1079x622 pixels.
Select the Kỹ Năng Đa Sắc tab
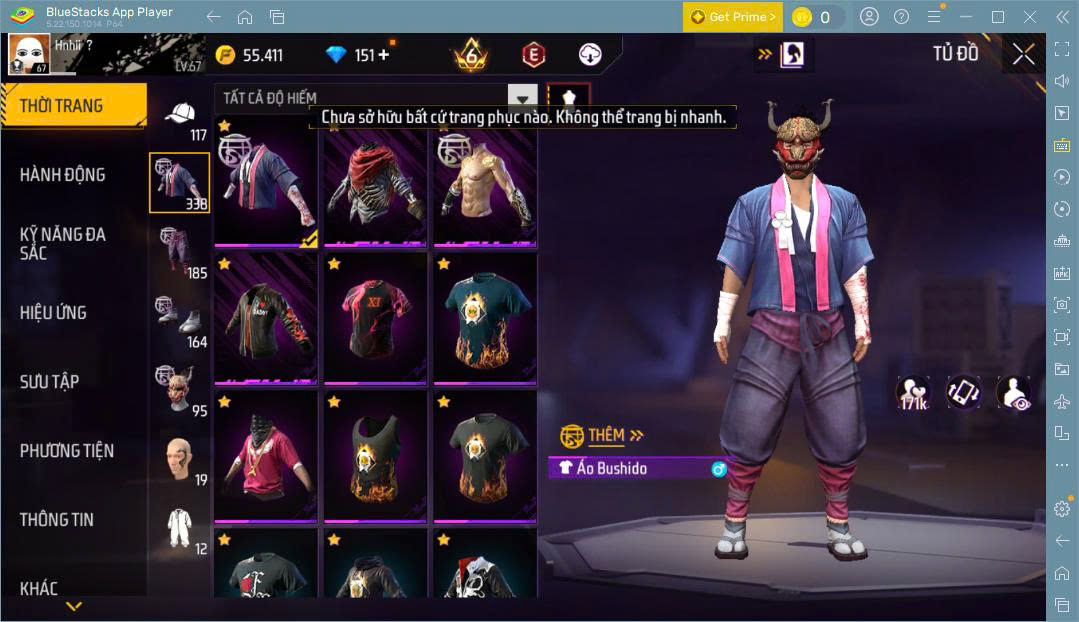[x=63, y=243]
